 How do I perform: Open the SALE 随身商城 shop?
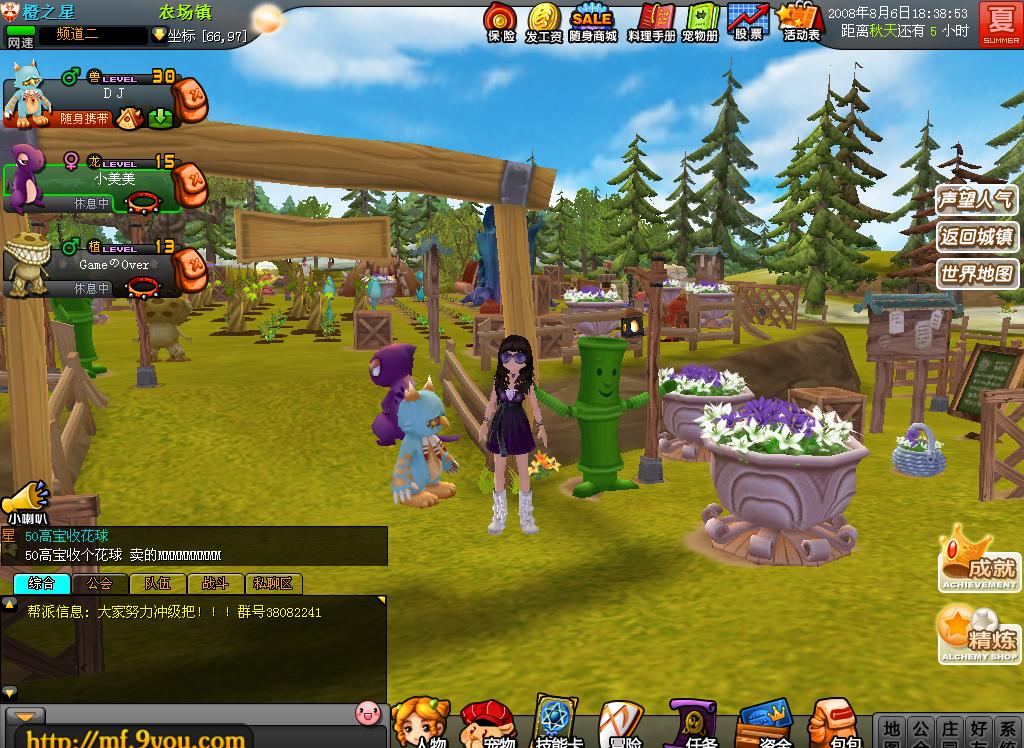click(592, 20)
